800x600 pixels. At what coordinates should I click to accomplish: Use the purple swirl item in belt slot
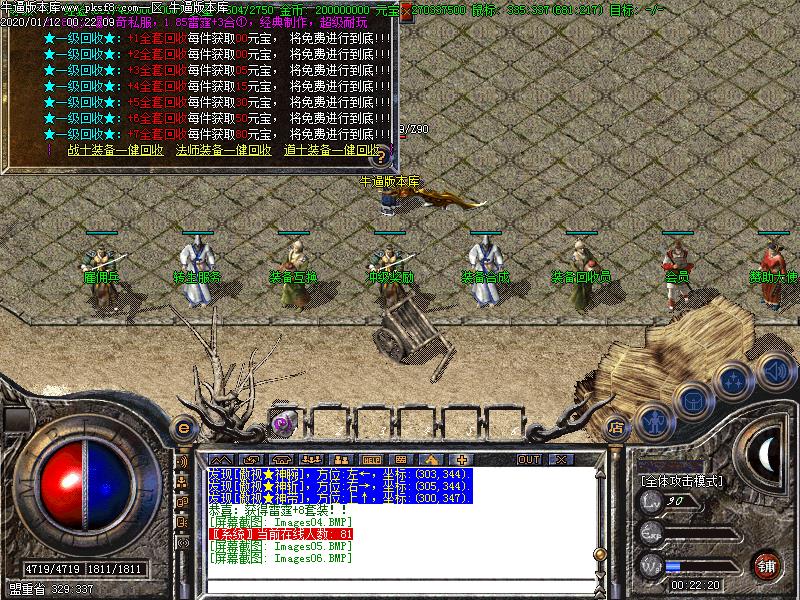click(x=283, y=423)
